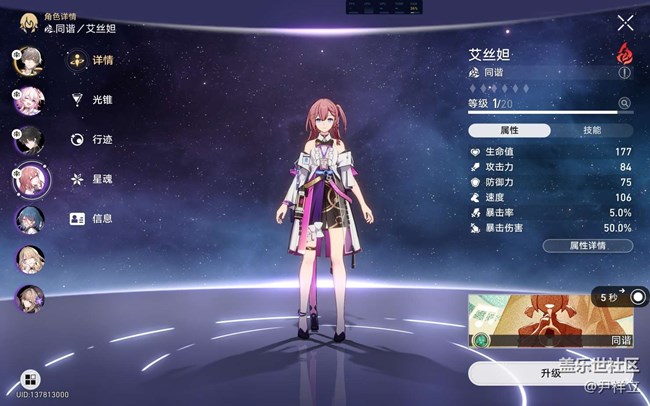Switch to the 属性 attributes tab
Screen dimensions: 650x406
click(x=510, y=130)
